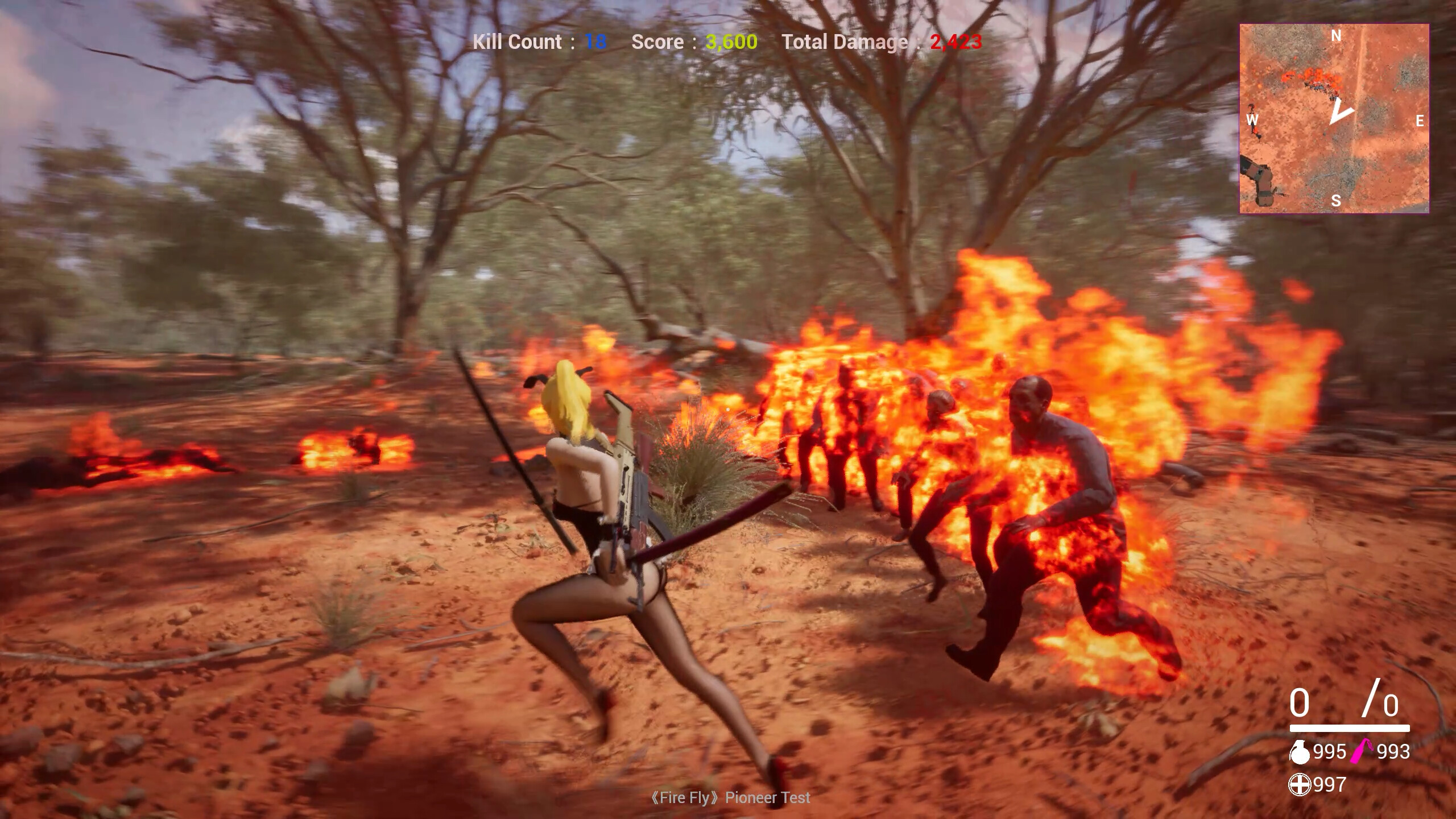Click the South marker on the minimap compass

pyautogui.click(x=1336, y=200)
